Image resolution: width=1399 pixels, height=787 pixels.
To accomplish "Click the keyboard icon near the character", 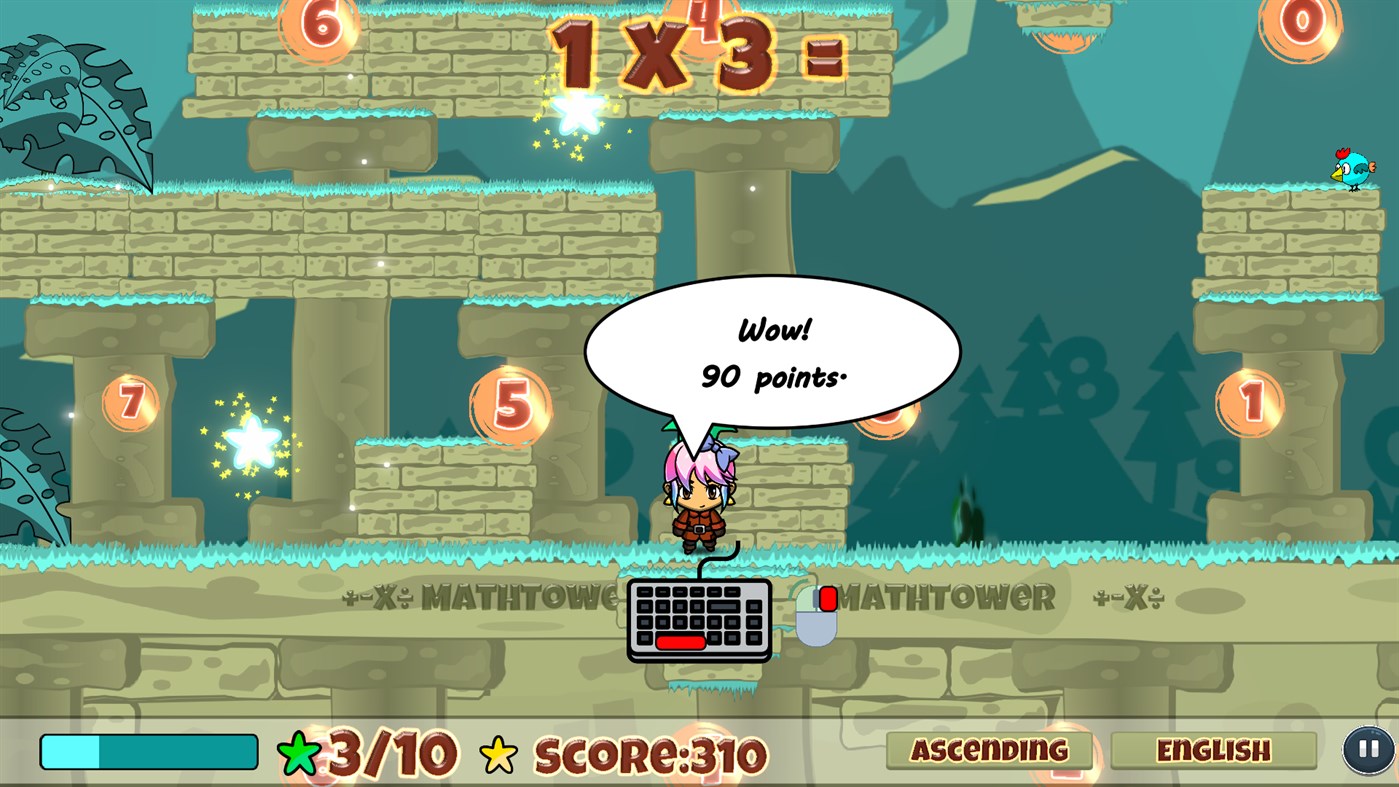I will point(698,620).
